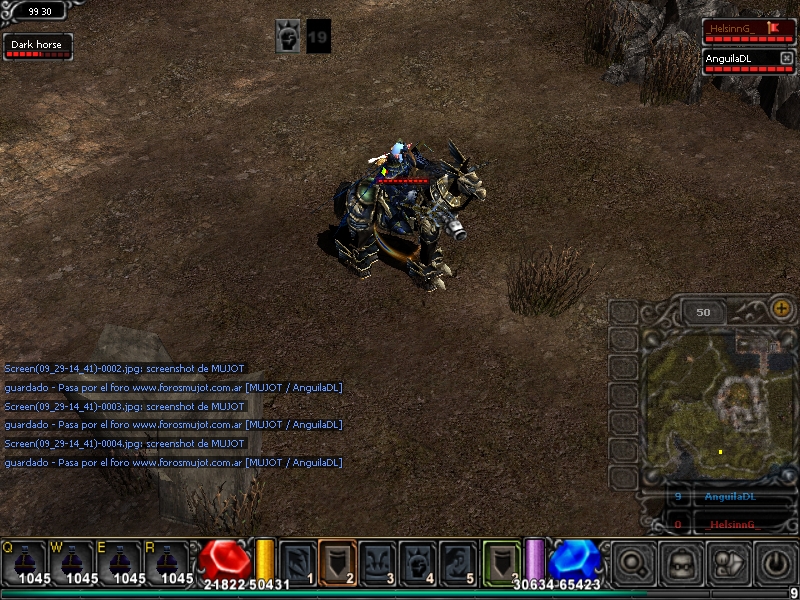Image resolution: width=800 pixels, height=600 pixels.
Task: Click the green-framed active skill slot
Action: coord(501,561)
